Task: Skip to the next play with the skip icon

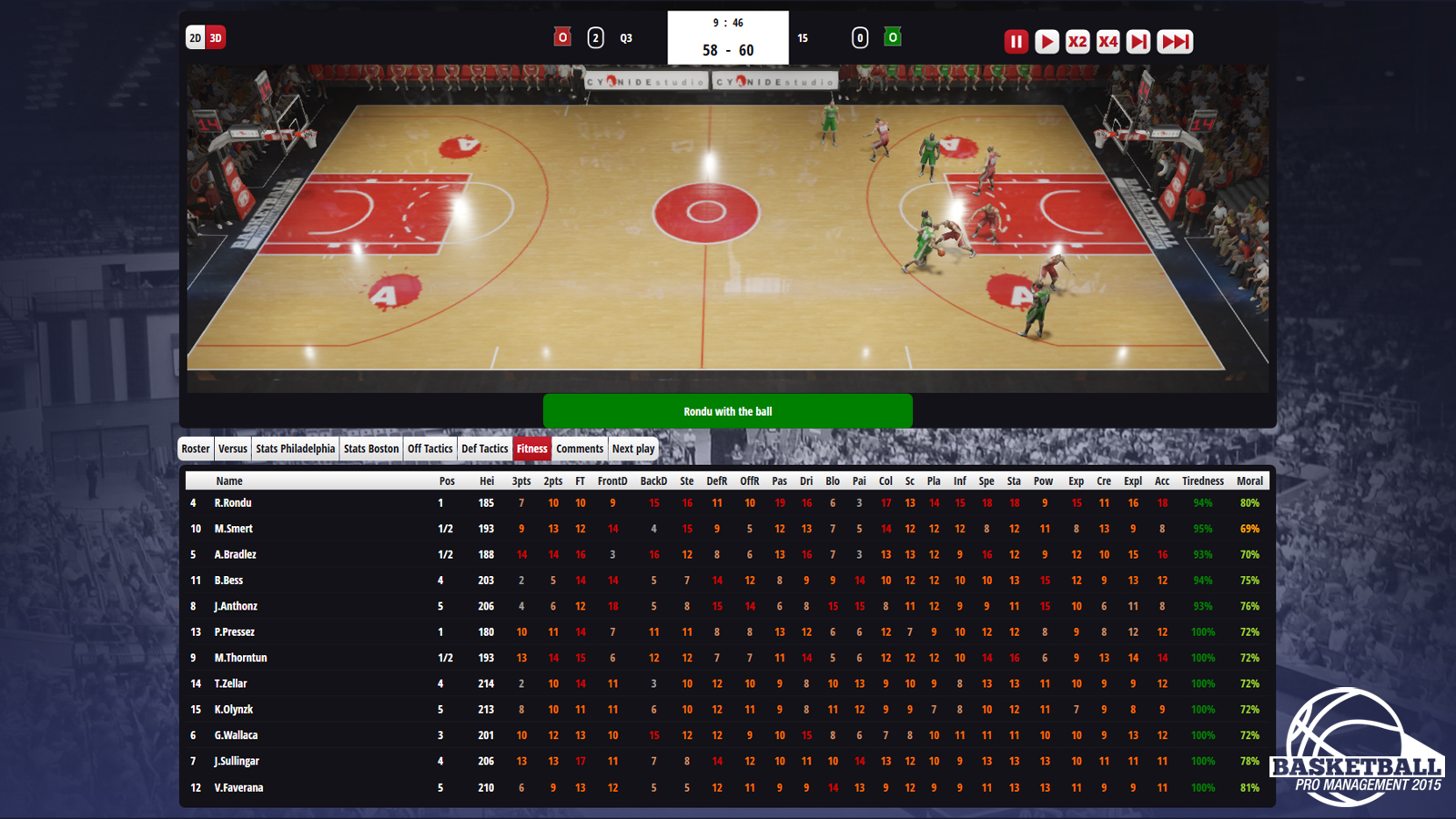Action: 1137,41
